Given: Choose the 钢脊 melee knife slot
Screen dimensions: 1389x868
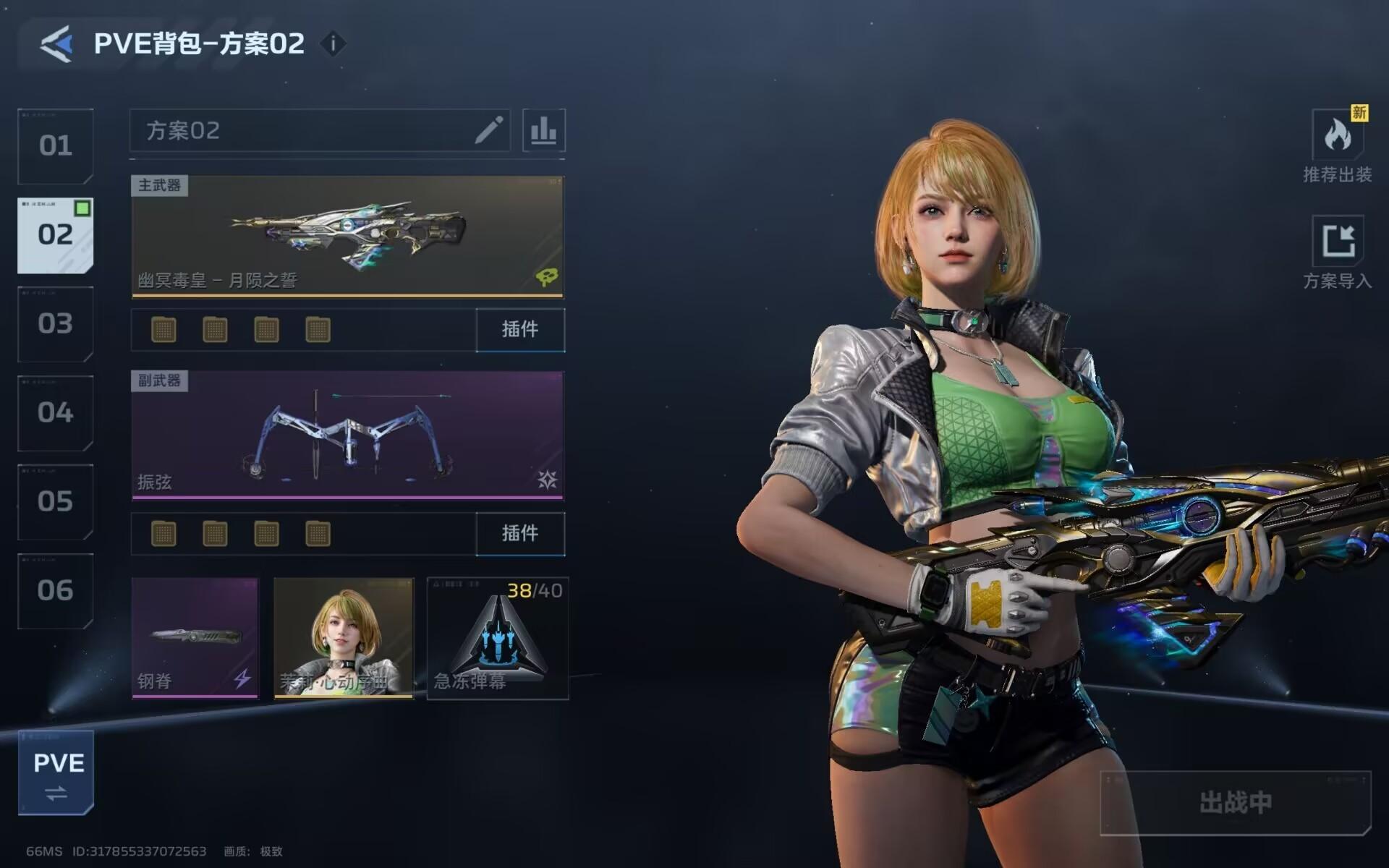Looking at the screenshot, I should coord(195,638).
